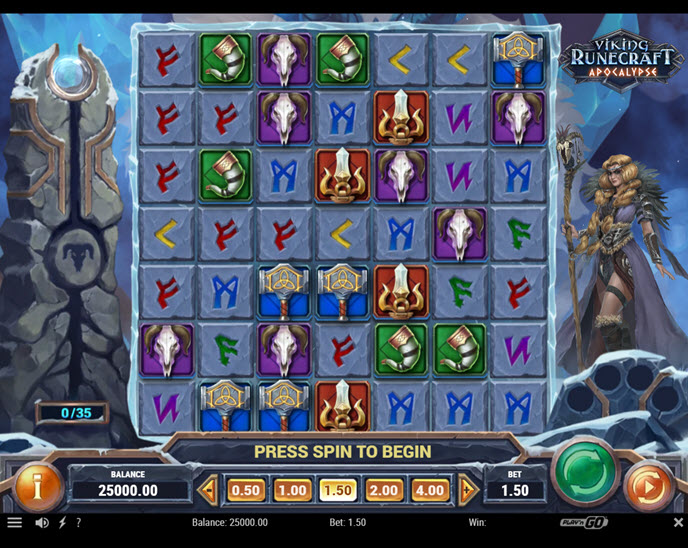688x548 pixels.
Task: Toggle the sound speaker icon
Action: point(42,522)
